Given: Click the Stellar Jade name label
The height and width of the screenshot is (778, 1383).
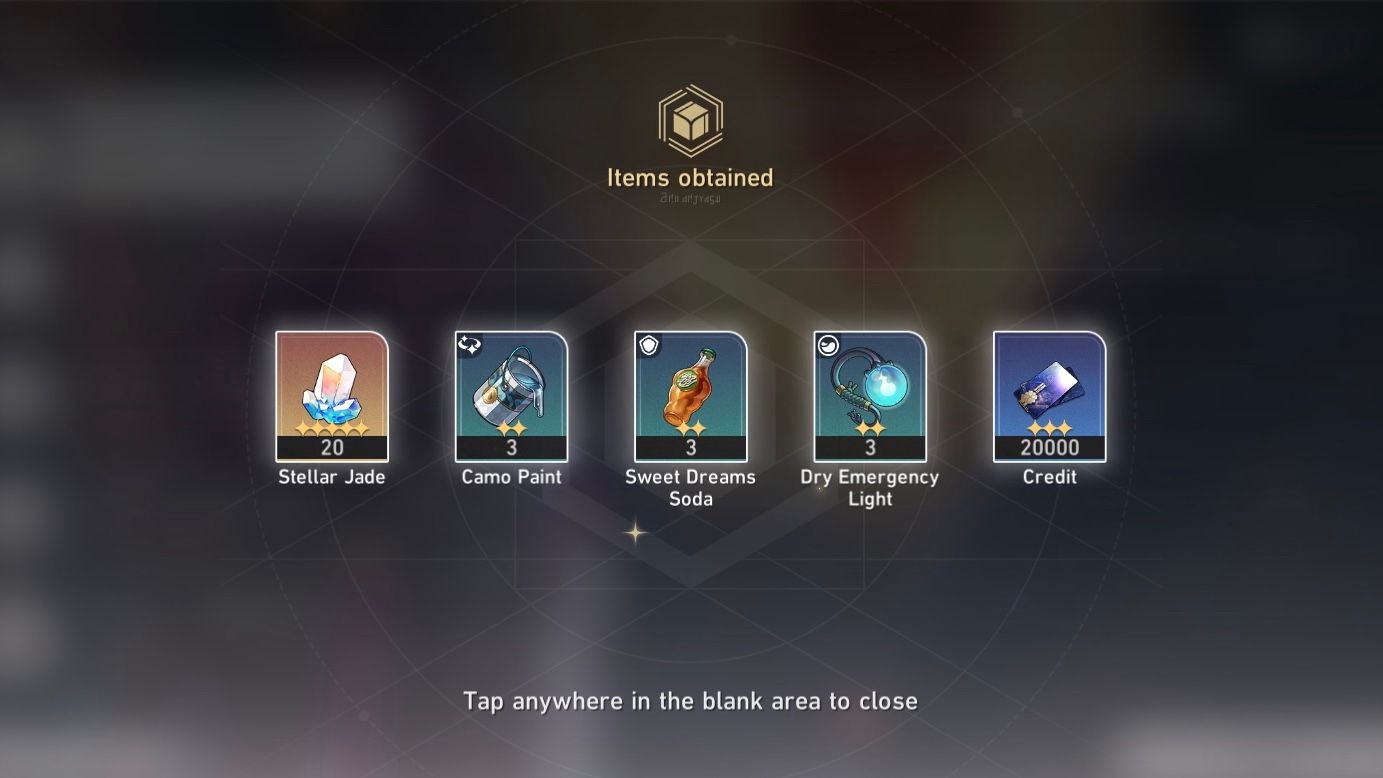Looking at the screenshot, I should [x=331, y=477].
